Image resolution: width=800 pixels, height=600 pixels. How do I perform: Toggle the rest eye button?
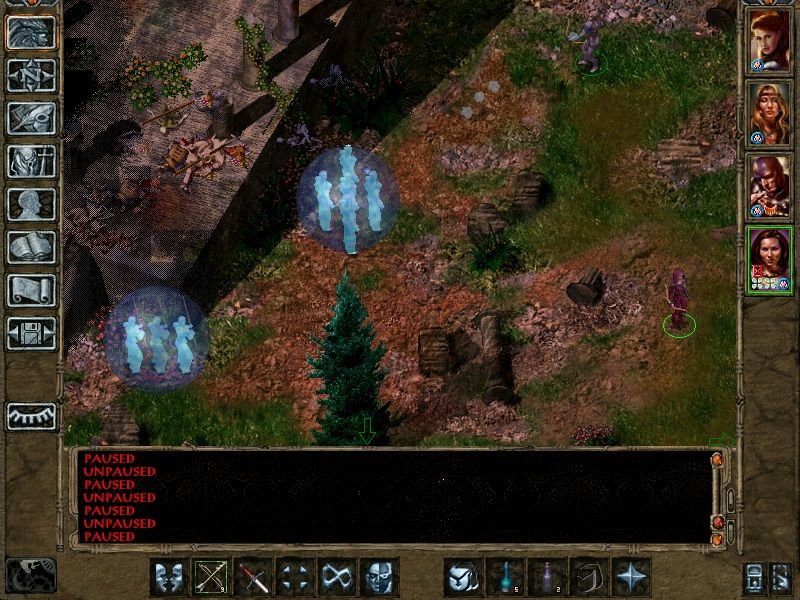(31, 416)
